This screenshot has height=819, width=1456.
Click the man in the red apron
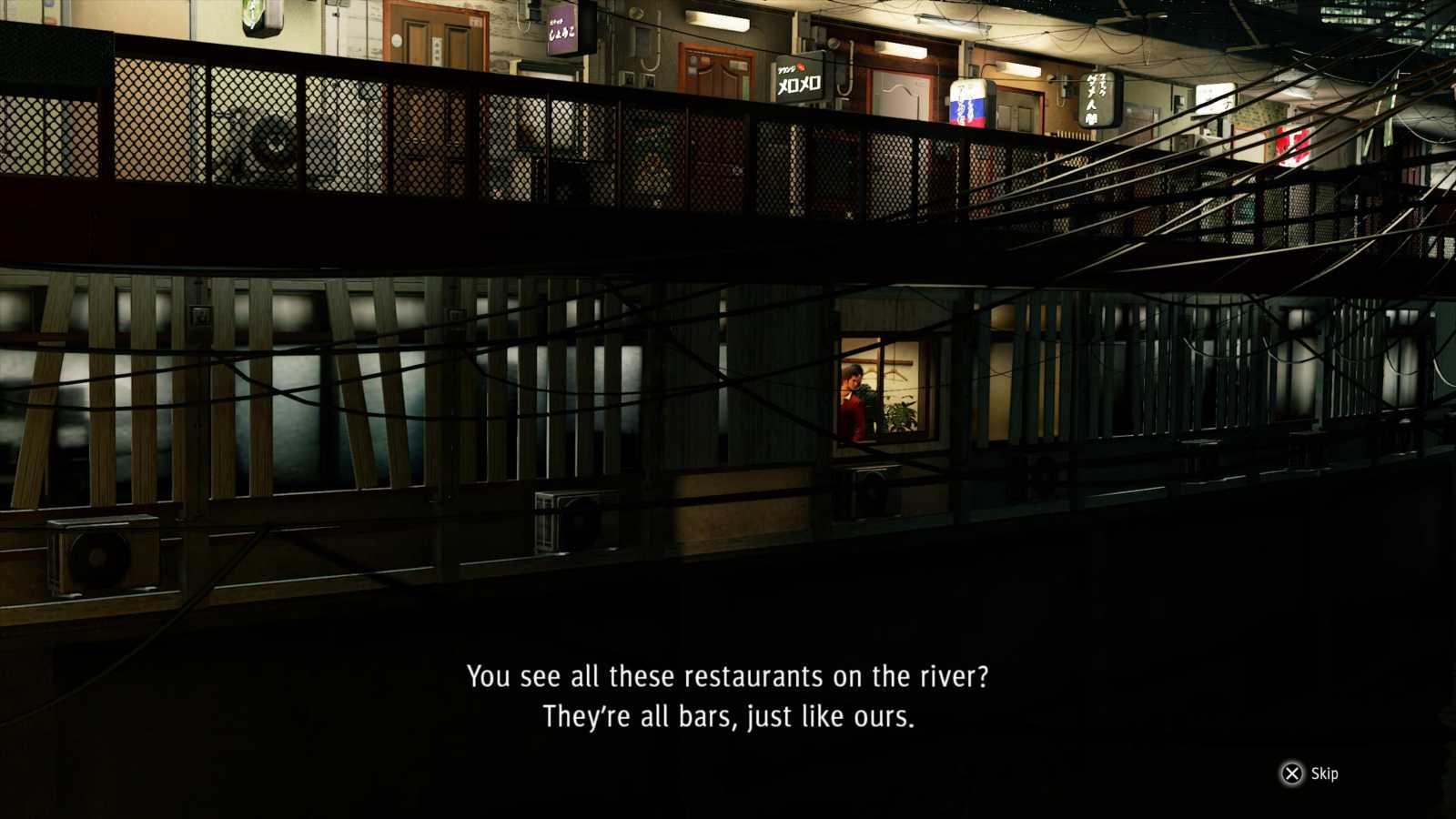click(x=853, y=393)
